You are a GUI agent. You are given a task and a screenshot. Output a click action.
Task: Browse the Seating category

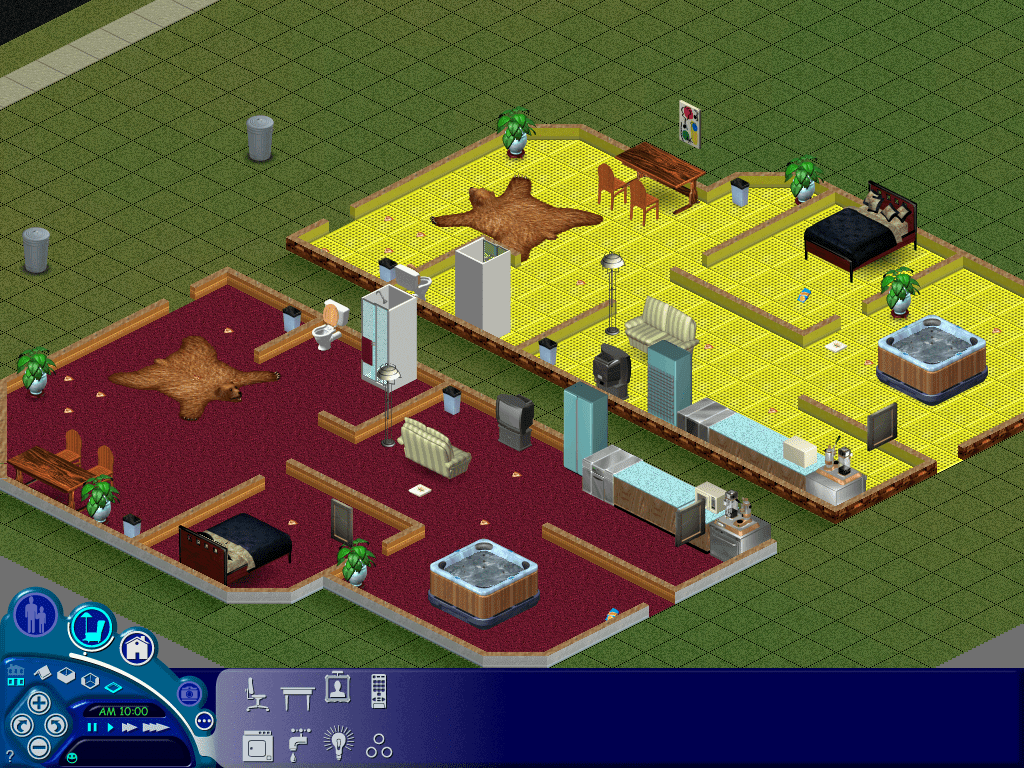(x=256, y=693)
